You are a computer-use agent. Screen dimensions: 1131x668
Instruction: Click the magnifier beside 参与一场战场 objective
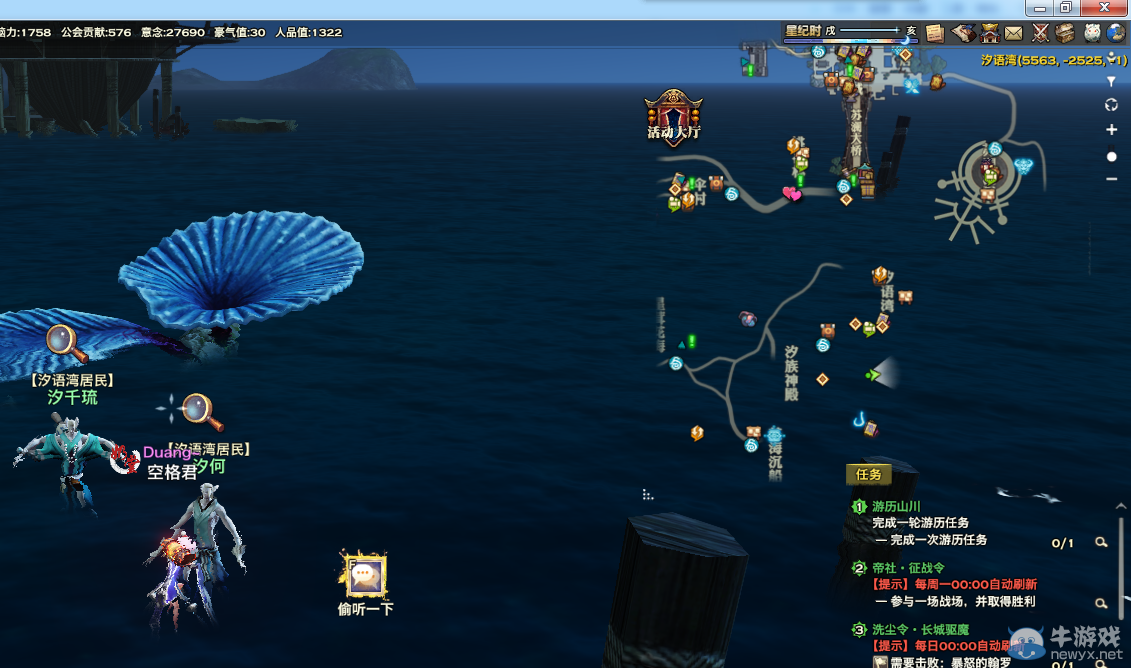click(1101, 603)
